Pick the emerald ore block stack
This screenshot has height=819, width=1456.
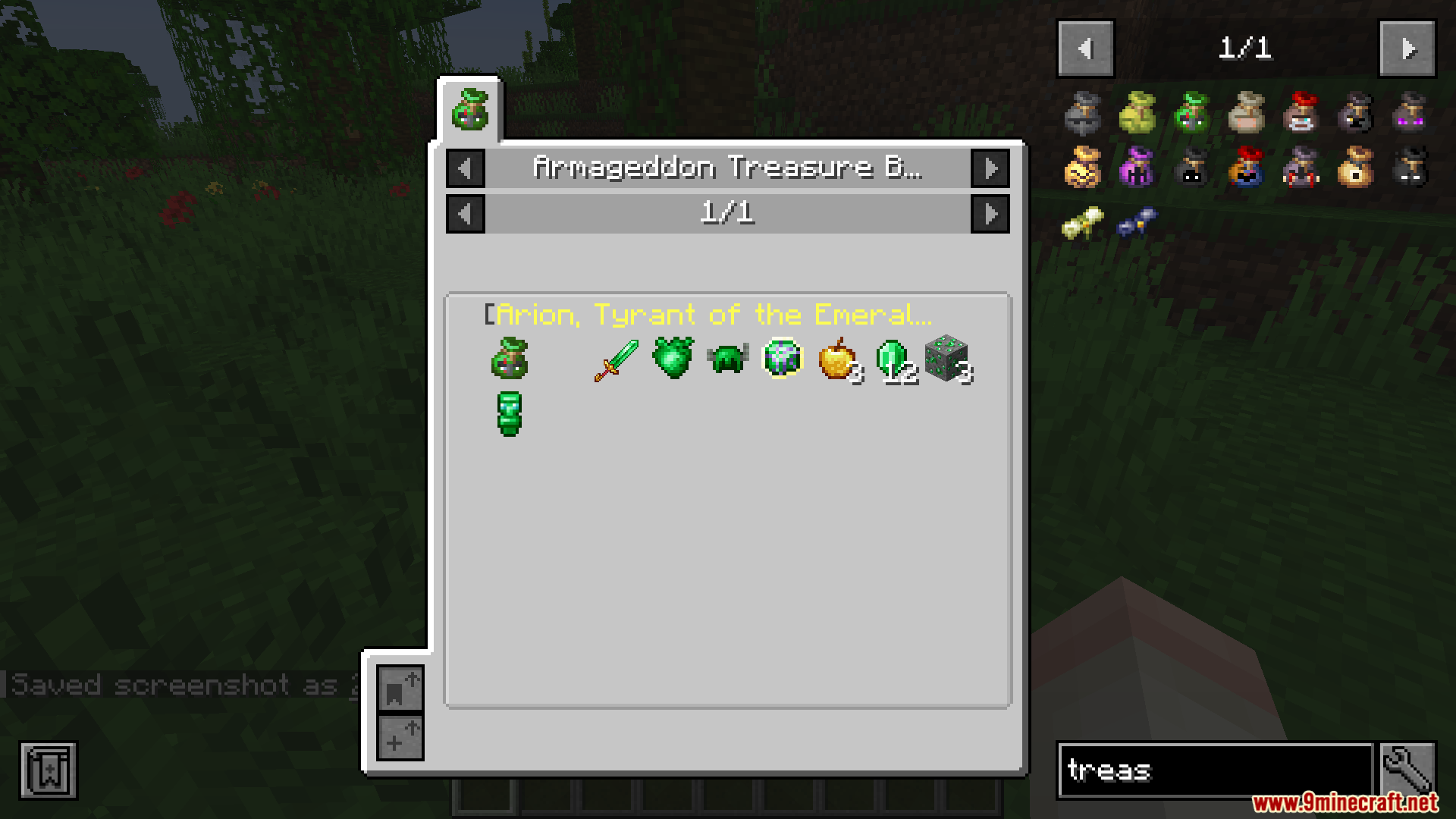pyautogui.click(x=946, y=359)
